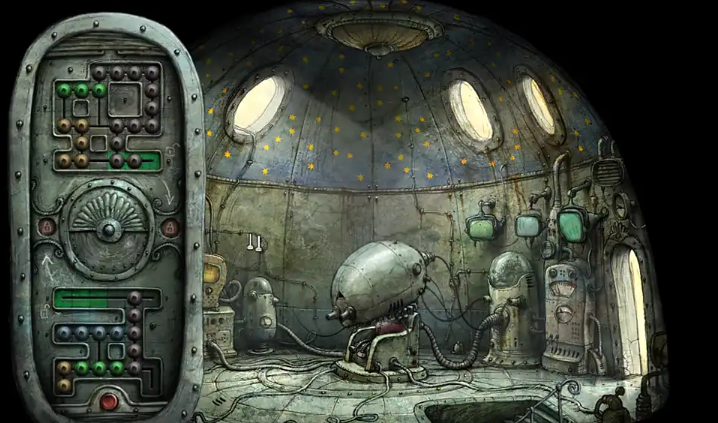Select the red padlock right of the dial
This screenshot has height=423, width=718.
(x=168, y=229)
